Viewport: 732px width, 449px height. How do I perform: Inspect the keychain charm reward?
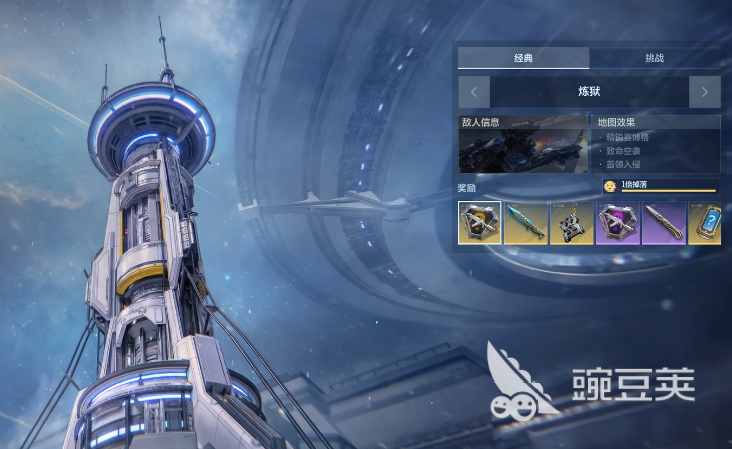(571, 222)
